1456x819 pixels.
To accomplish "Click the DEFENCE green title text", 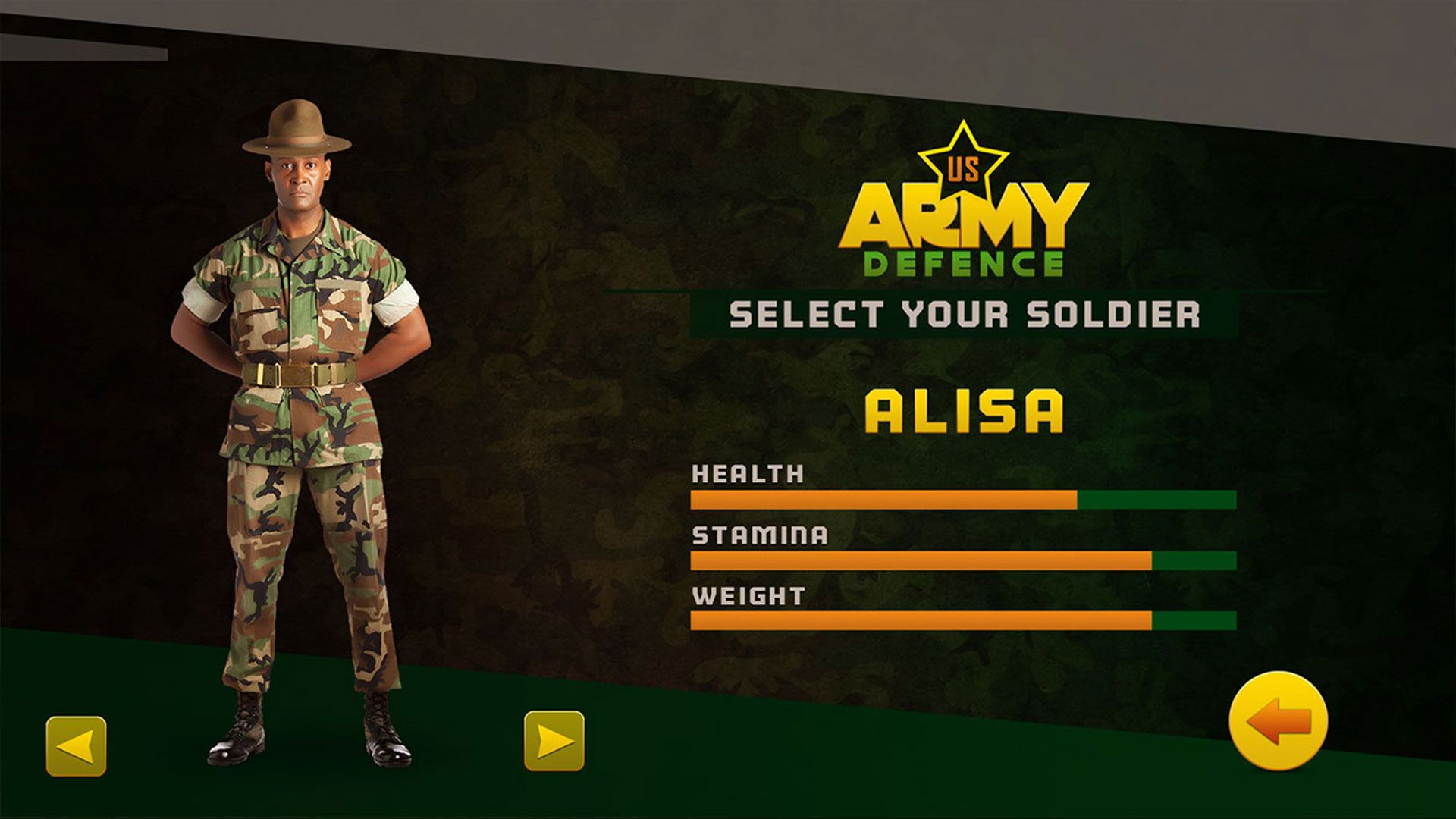I will point(962,262).
